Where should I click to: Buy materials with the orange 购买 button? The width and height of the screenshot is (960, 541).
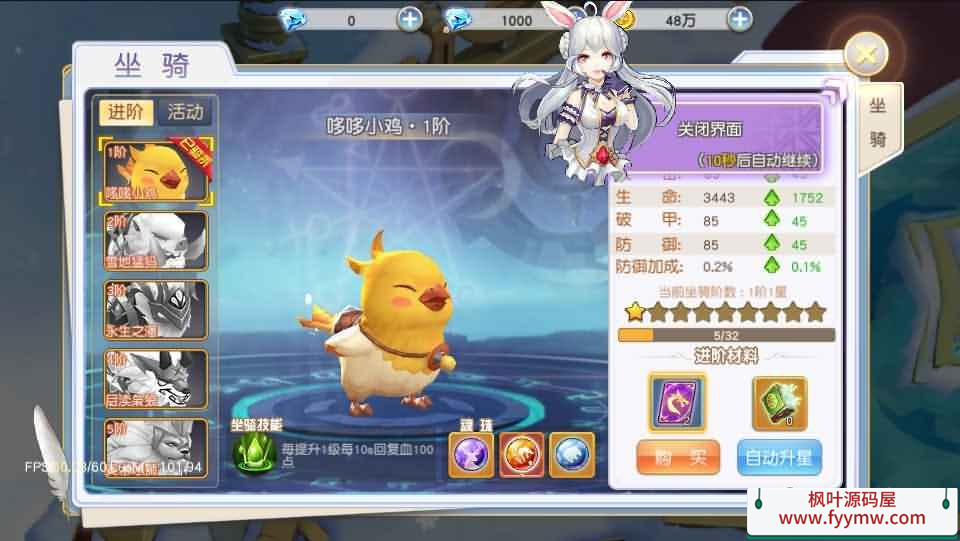point(678,459)
